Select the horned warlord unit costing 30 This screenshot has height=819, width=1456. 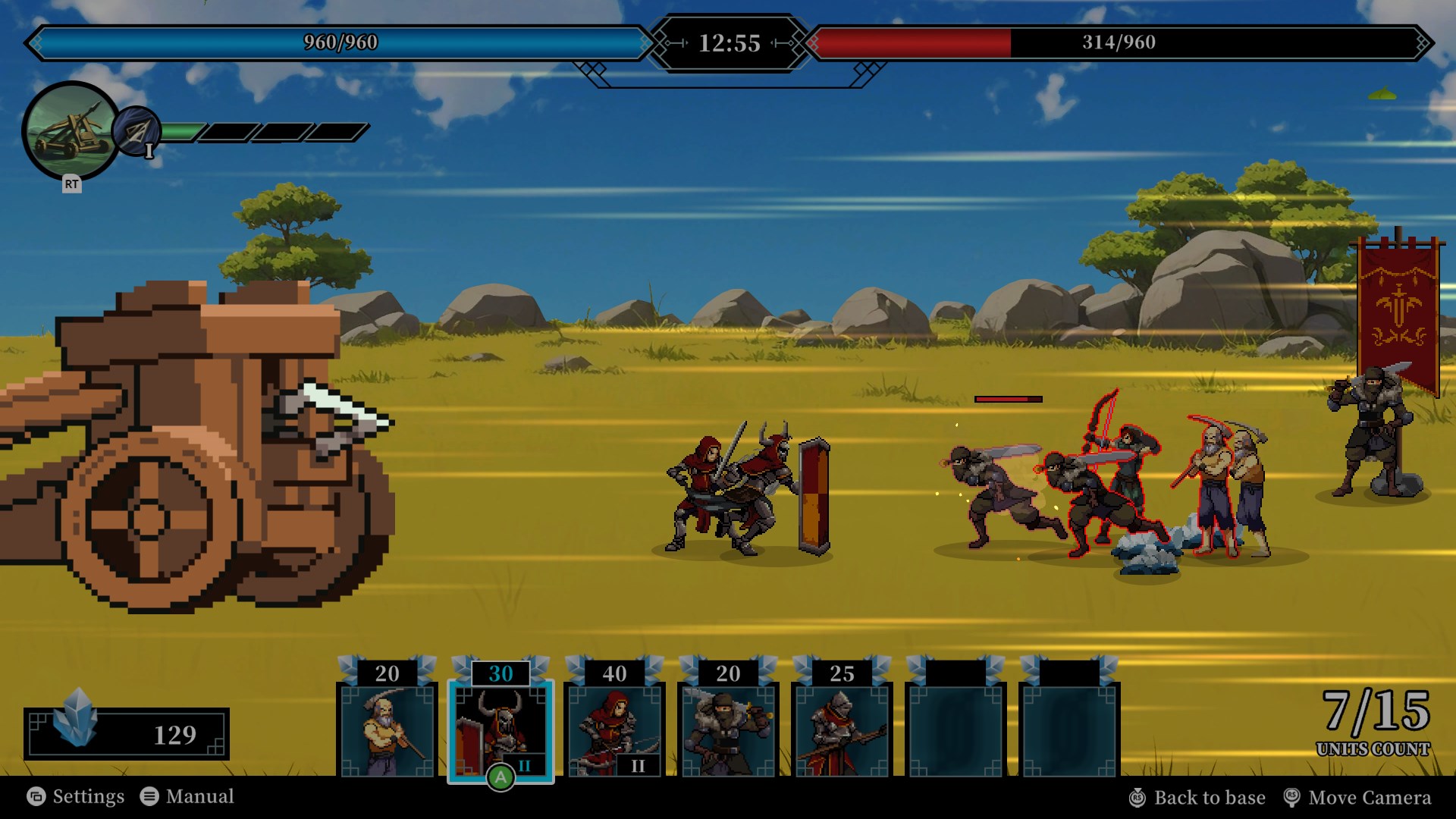tap(502, 728)
